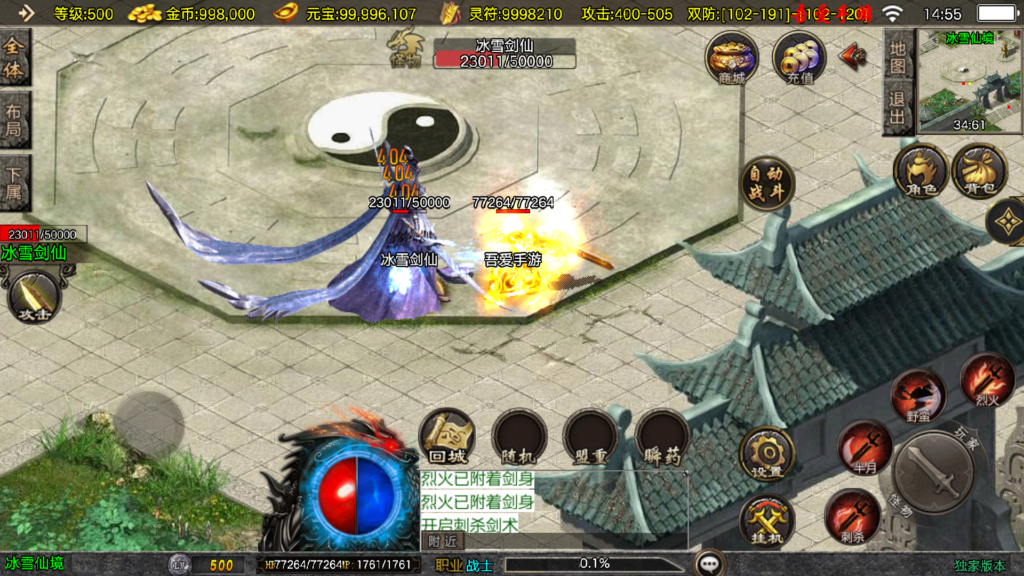The image size is (1024, 576).
Task: Tap the 攻击 attack button
Action: point(34,297)
